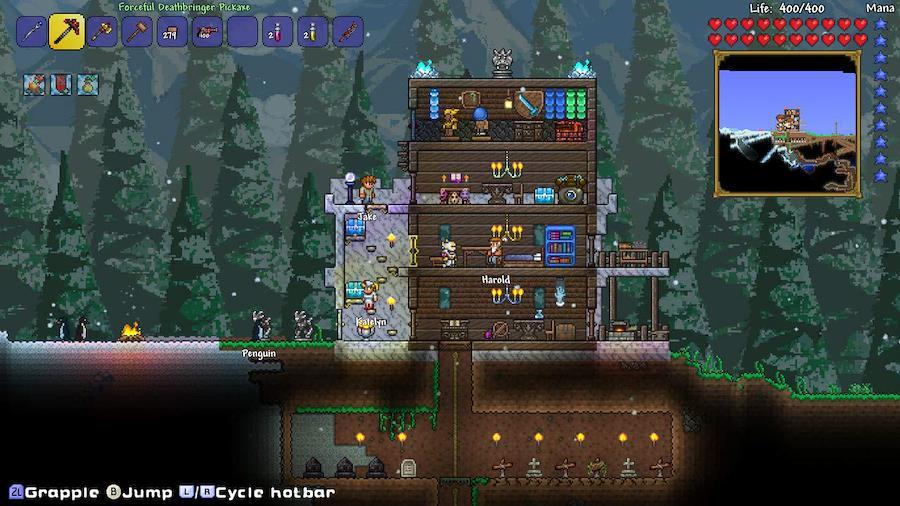Choose the red gun hotbar slot
The image size is (900, 506).
(x=207, y=32)
